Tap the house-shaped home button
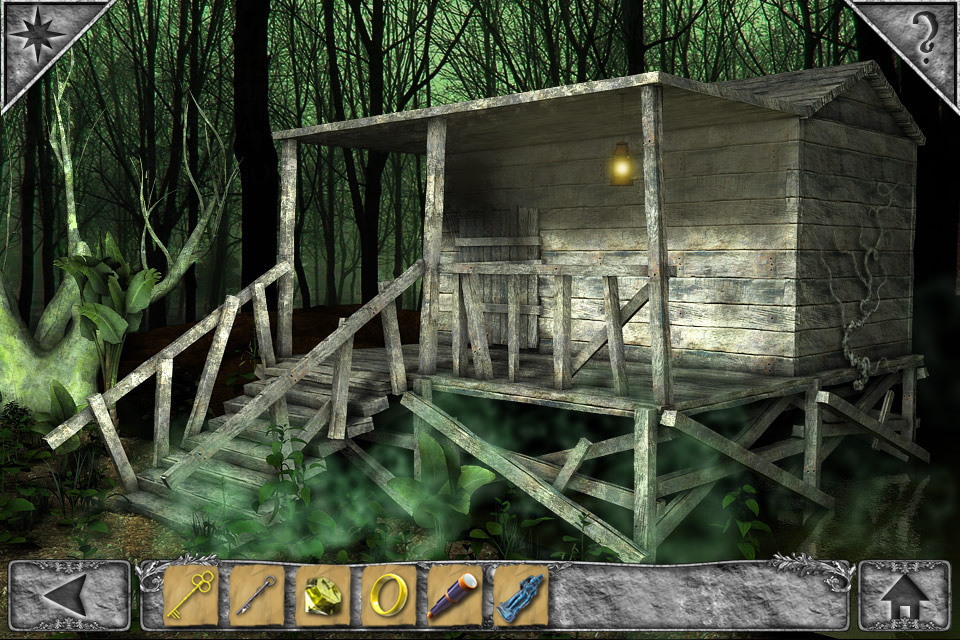Viewport: 960px width, 640px height. pos(904,595)
